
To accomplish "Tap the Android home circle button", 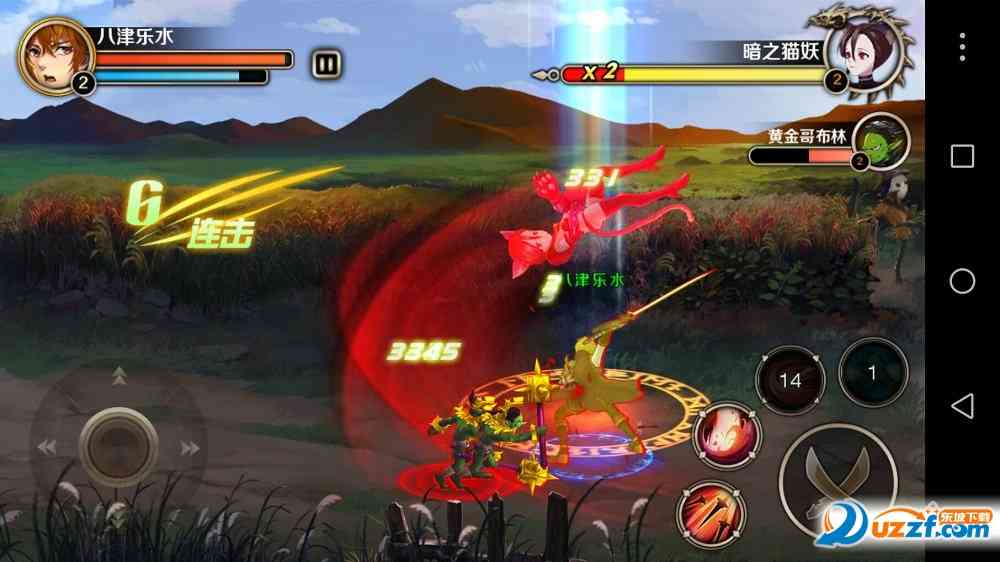I will point(962,281).
